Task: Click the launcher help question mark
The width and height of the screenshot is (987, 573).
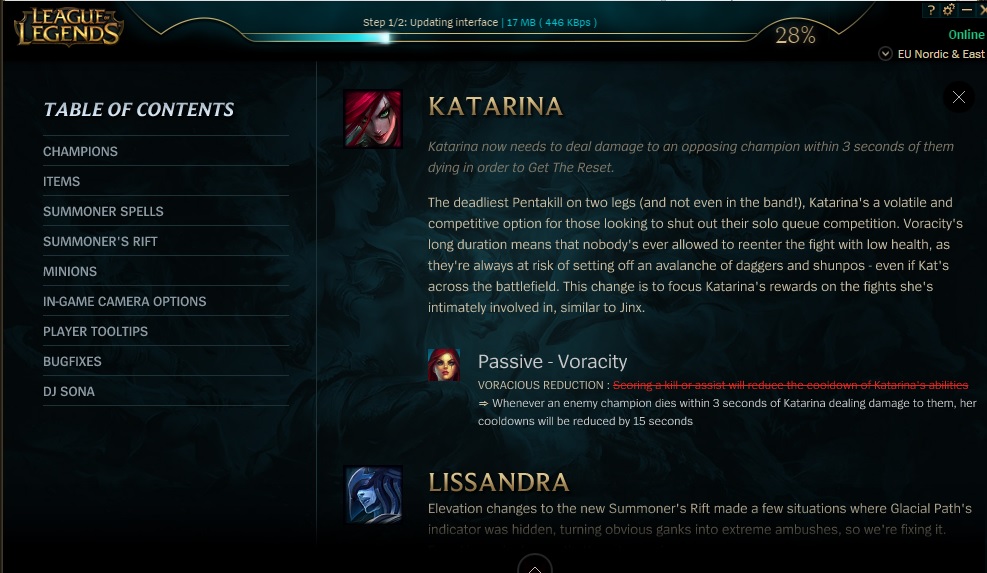Action: (931, 10)
